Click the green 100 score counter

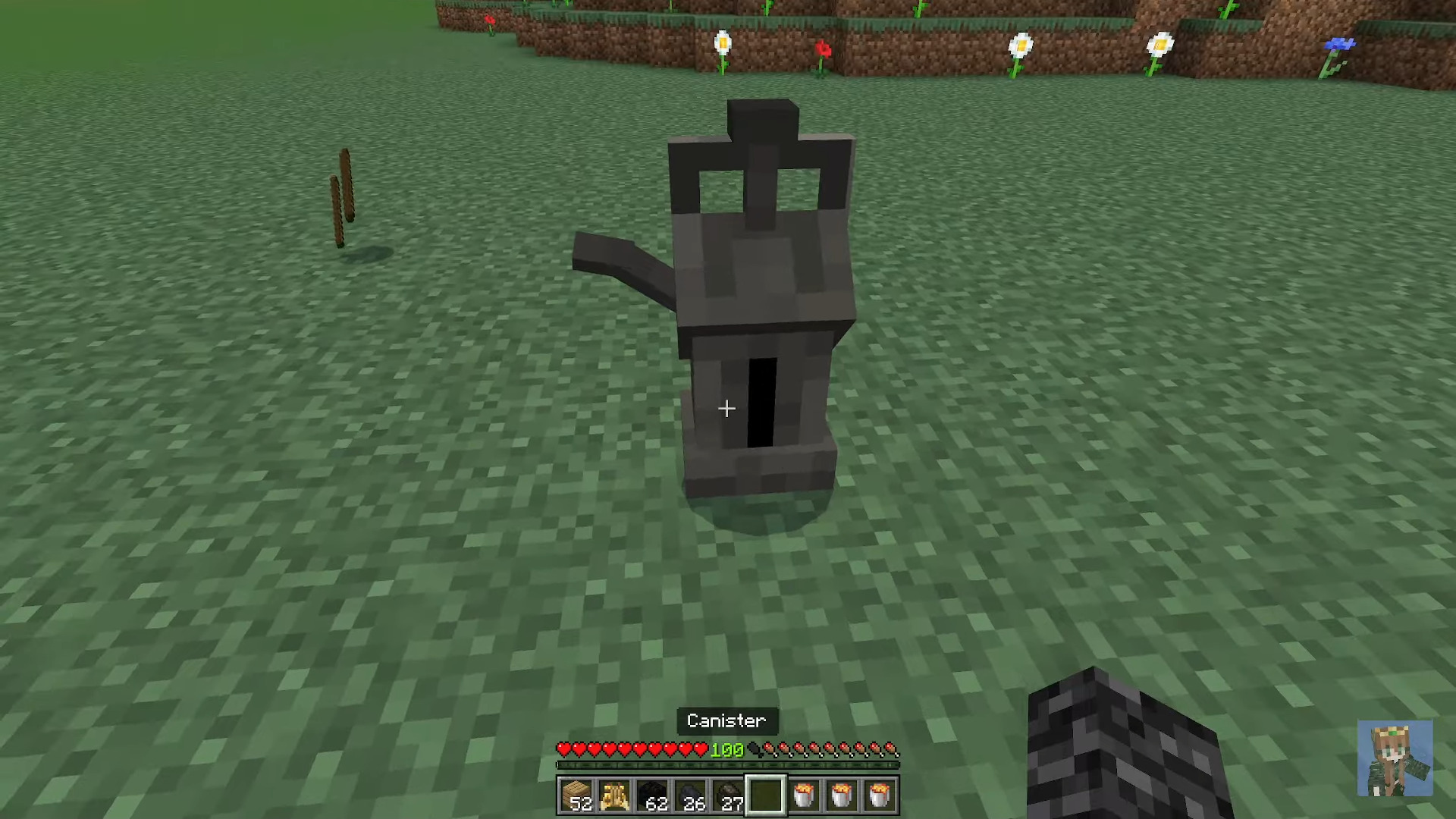[x=728, y=749]
